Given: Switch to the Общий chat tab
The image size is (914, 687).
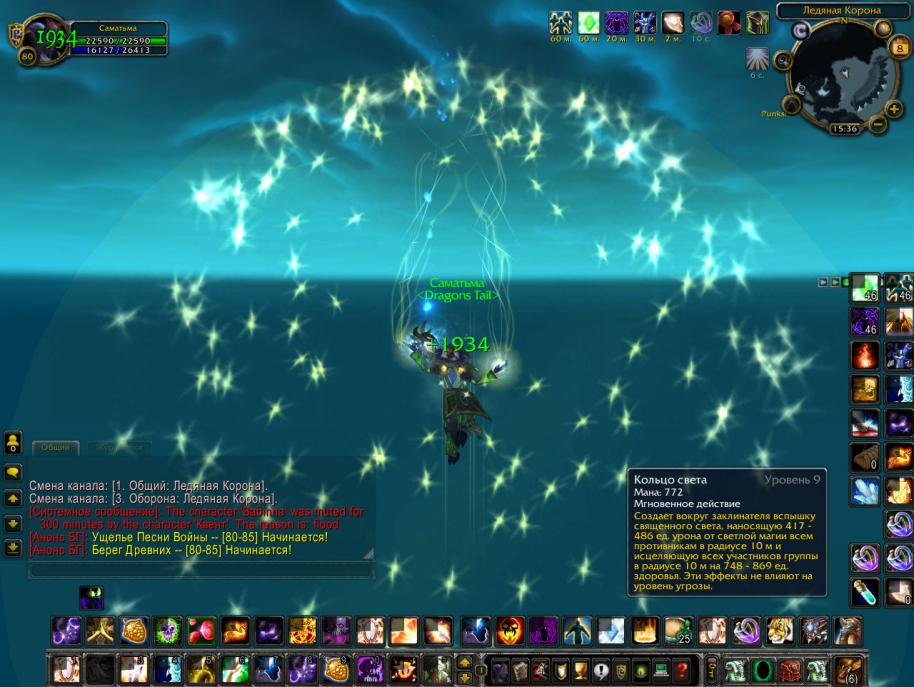Looking at the screenshot, I should coord(54,448).
